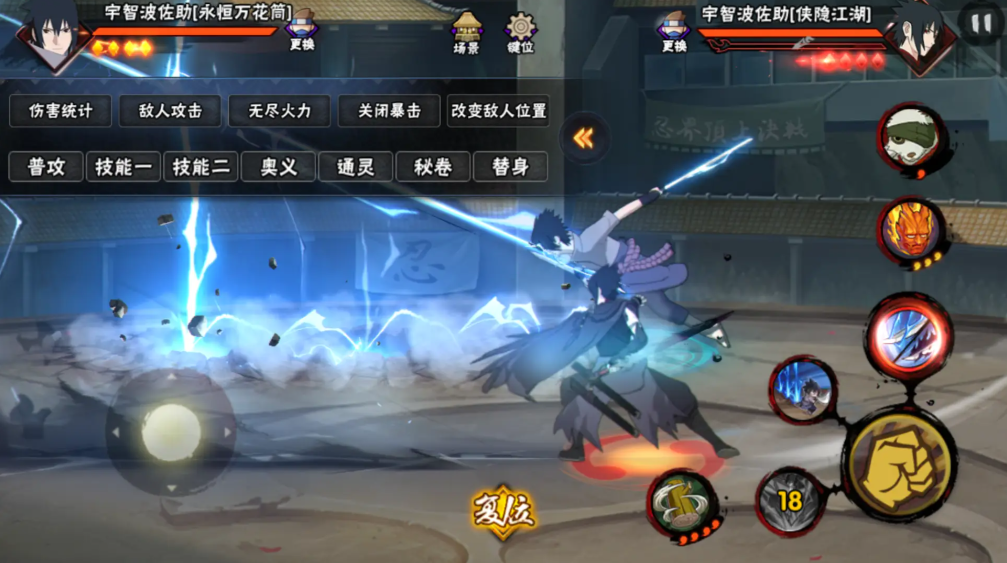Open the 伤害统计 damage statistics panel
The width and height of the screenshot is (1007, 563).
click(x=60, y=111)
